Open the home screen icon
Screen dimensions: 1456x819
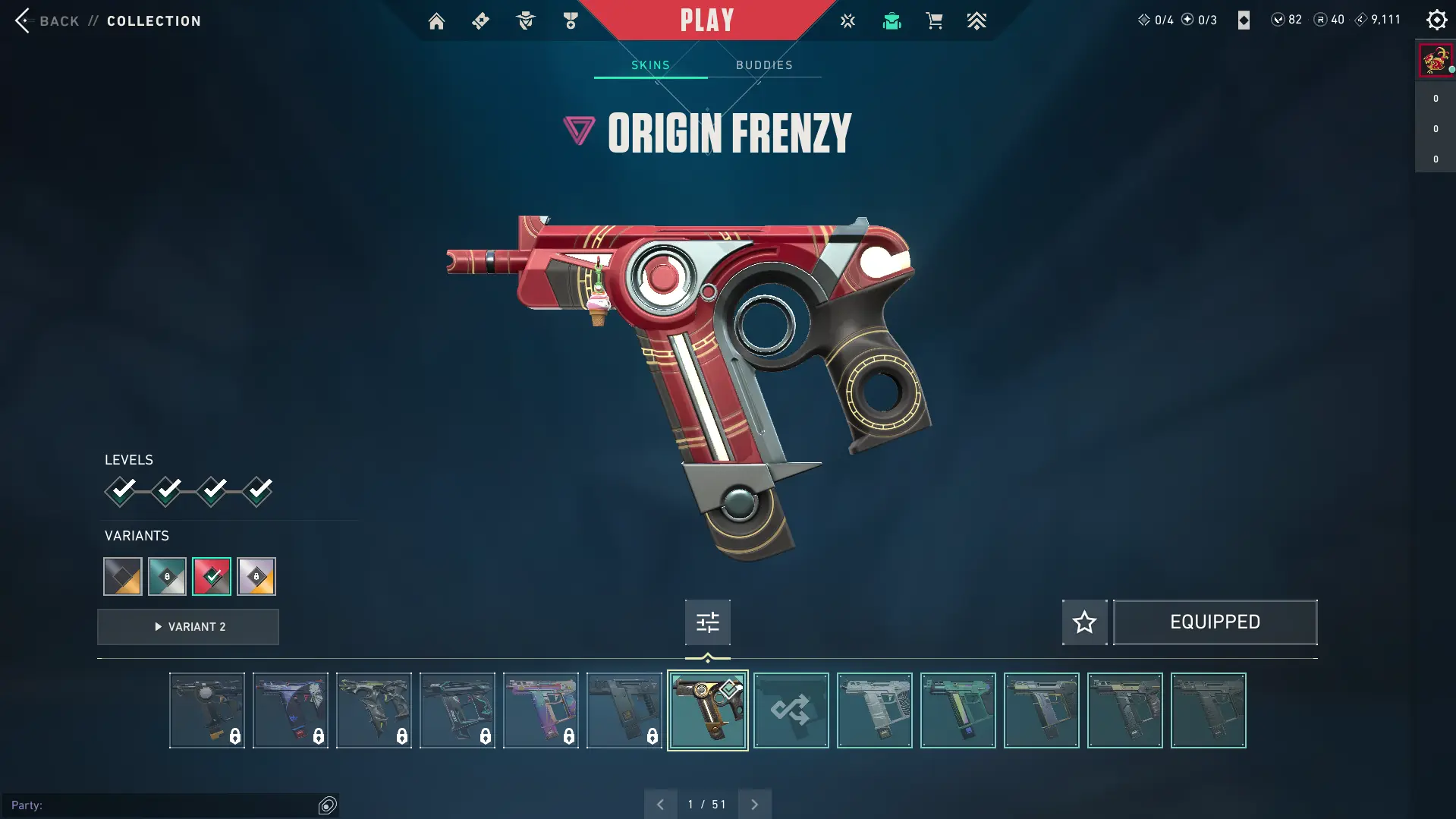click(436, 21)
